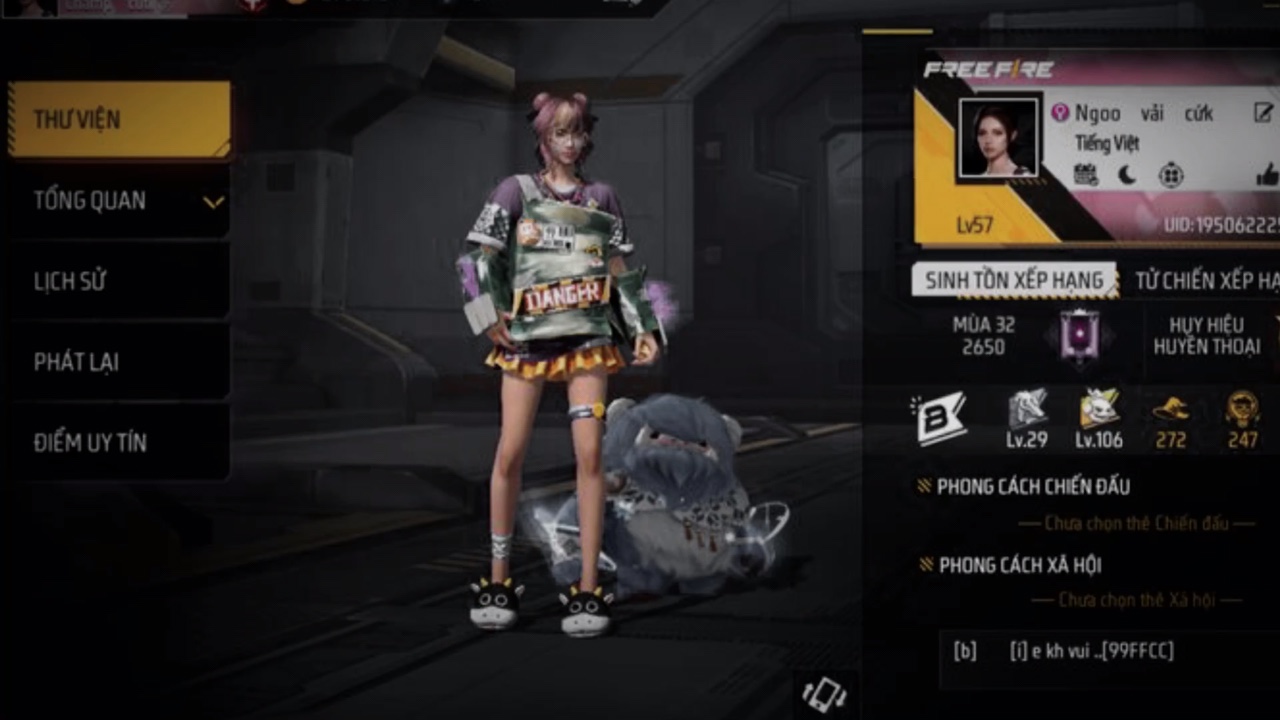Edit the profile with the pencil icon

pyautogui.click(x=1263, y=113)
